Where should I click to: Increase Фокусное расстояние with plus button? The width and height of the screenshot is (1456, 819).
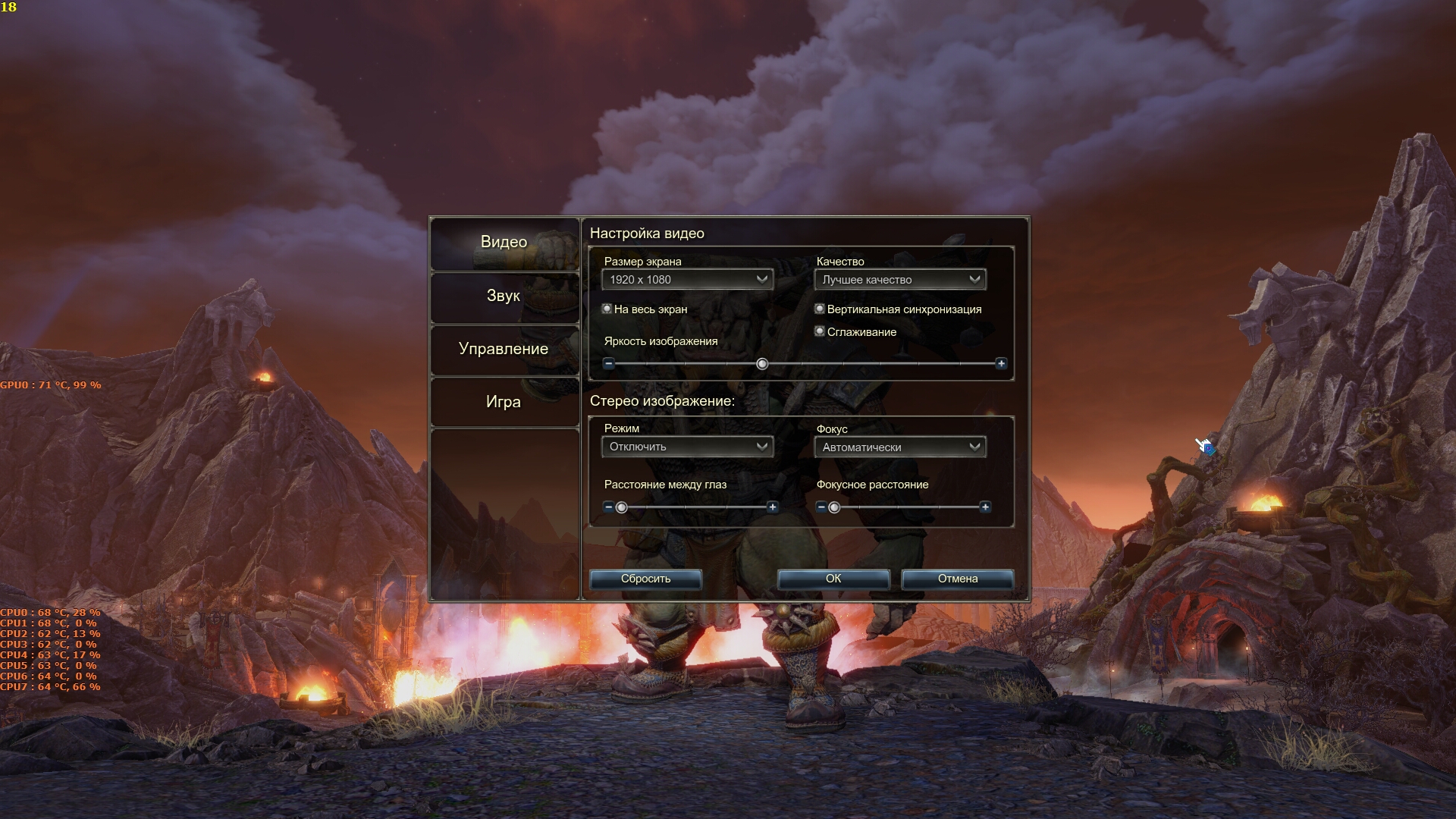pos(985,507)
